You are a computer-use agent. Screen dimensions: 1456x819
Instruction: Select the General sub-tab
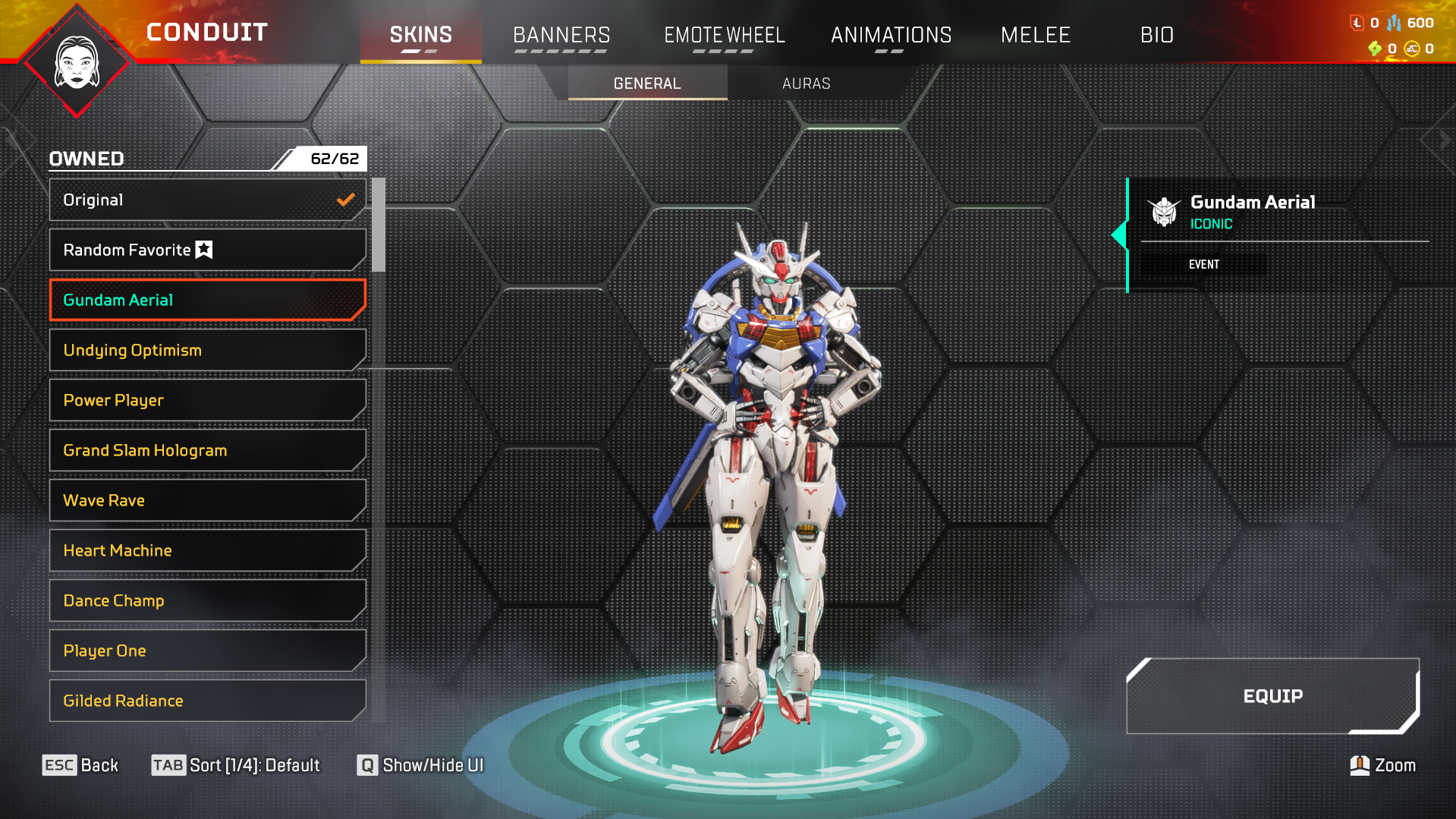point(646,83)
